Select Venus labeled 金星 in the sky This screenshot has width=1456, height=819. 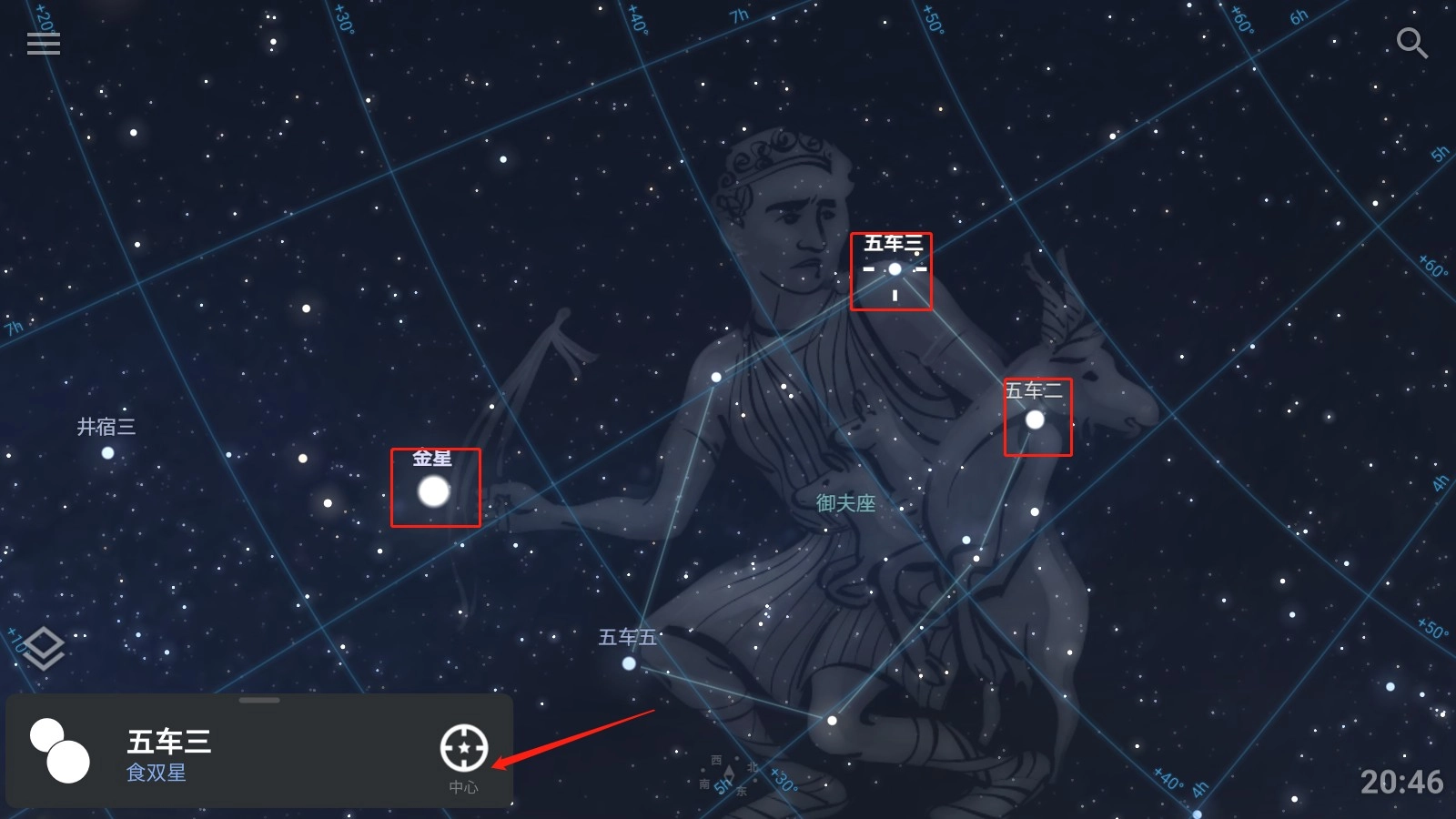point(431,493)
